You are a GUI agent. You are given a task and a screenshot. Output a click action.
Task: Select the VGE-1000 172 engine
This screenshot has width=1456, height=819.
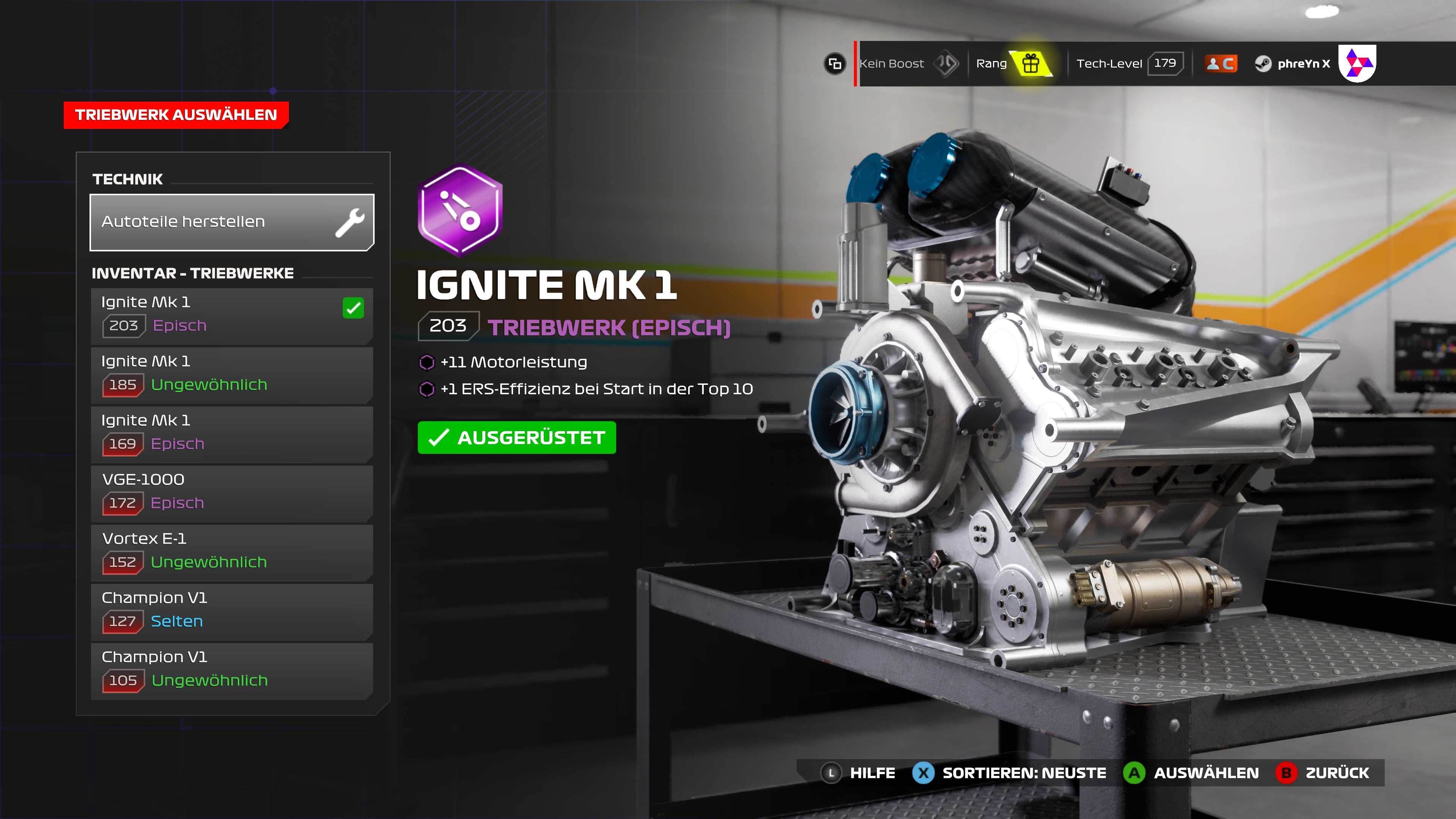(232, 493)
